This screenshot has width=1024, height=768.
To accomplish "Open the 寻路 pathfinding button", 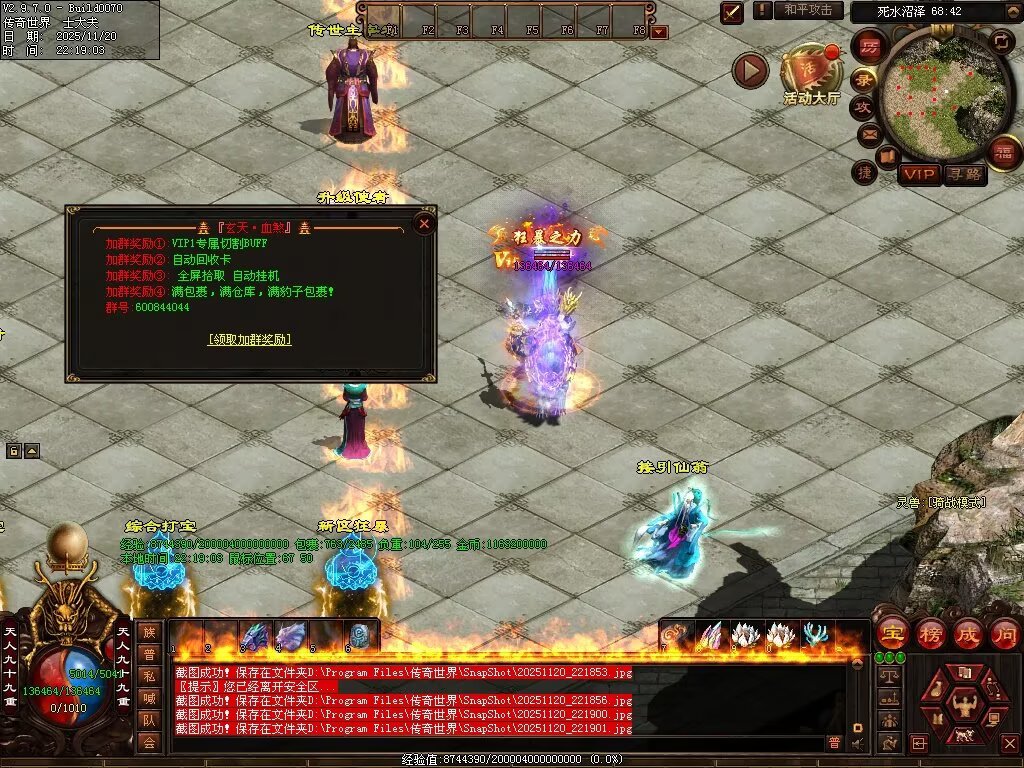I will (x=964, y=174).
